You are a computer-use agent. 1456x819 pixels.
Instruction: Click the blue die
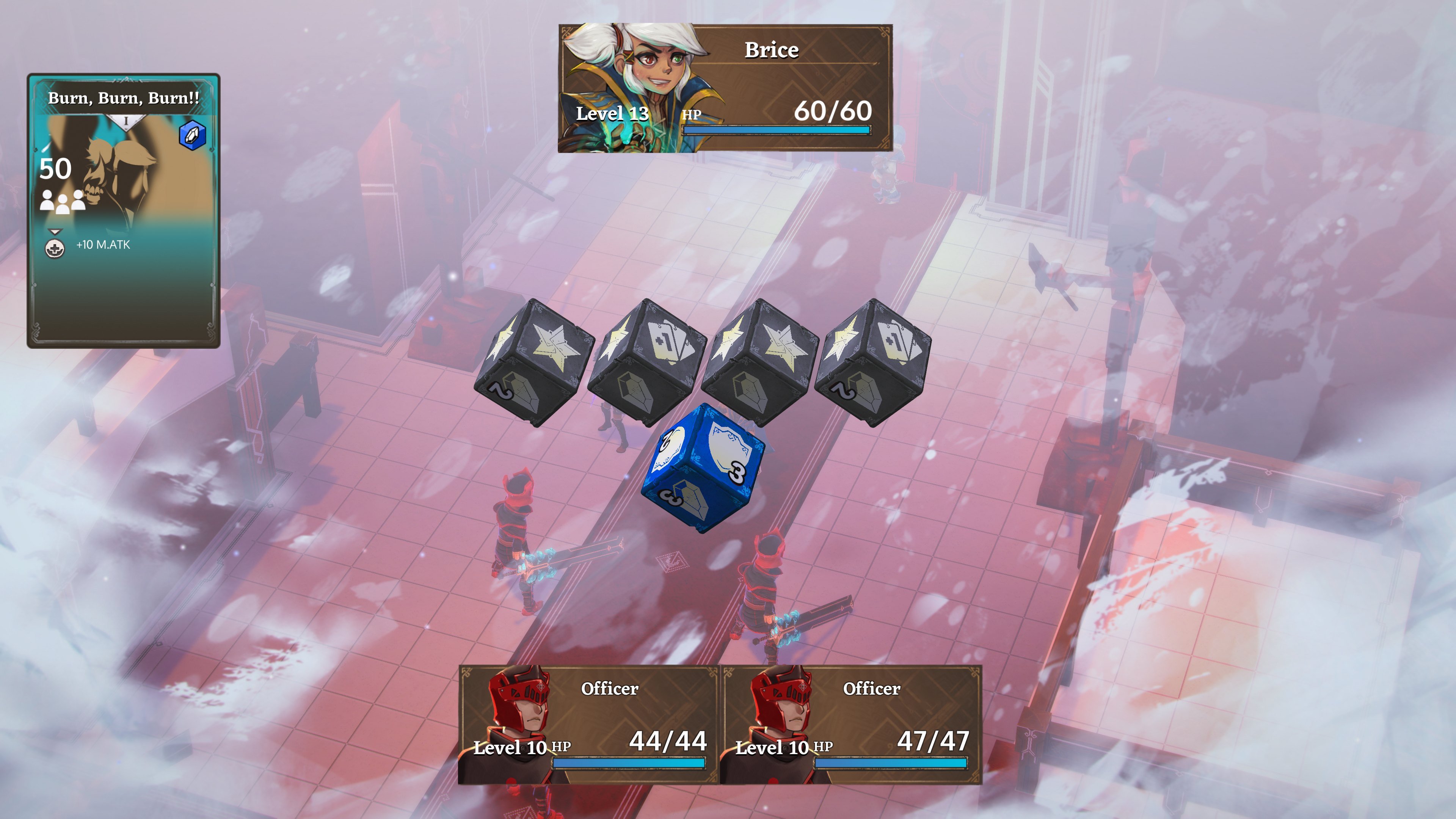pyautogui.click(x=703, y=467)
